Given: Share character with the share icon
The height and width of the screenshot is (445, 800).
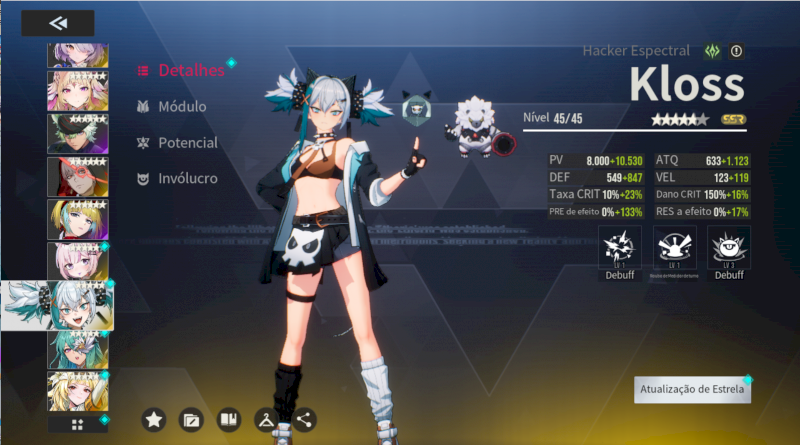Looking at the screenshot, I should 304,420.
